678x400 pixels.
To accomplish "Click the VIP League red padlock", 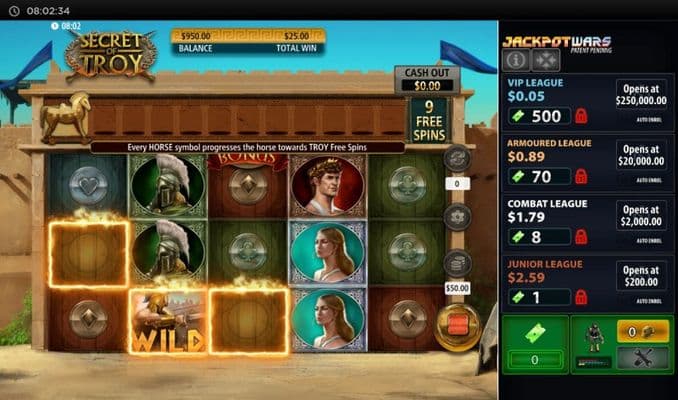I will 582,116.
